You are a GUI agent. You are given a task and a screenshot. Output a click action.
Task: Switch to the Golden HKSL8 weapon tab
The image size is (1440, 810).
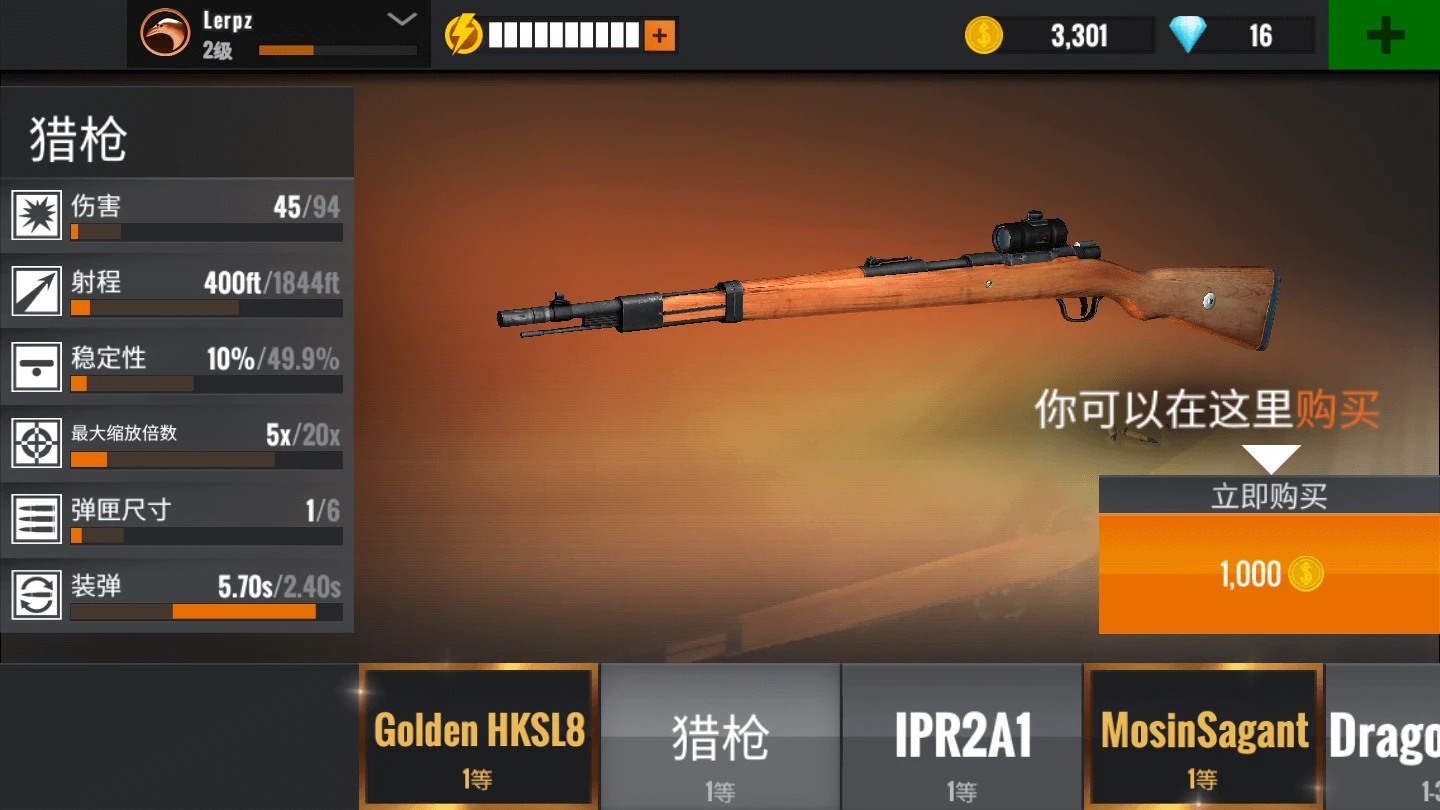point(479,735)
